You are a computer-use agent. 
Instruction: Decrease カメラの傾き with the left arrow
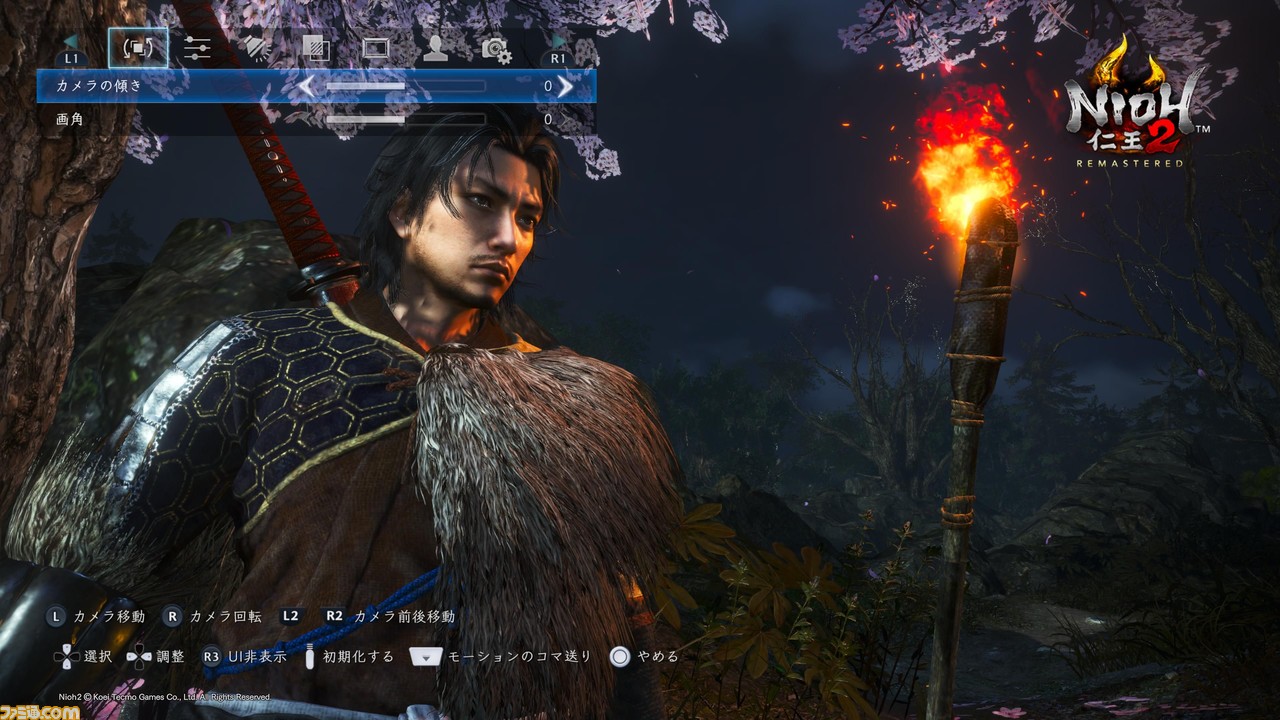point(306,87)
